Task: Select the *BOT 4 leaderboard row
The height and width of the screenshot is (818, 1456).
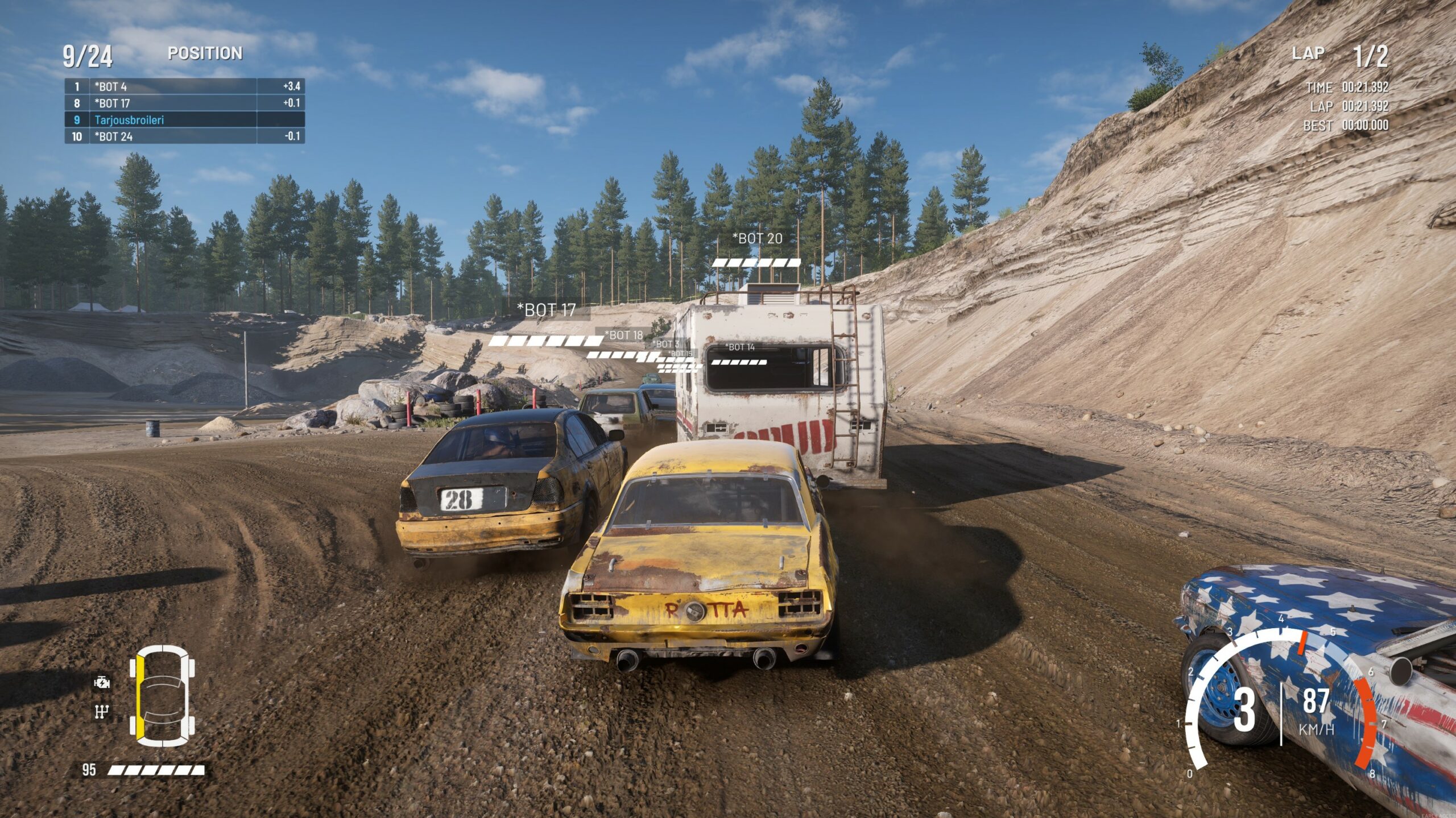Action: tap(184, 86)
